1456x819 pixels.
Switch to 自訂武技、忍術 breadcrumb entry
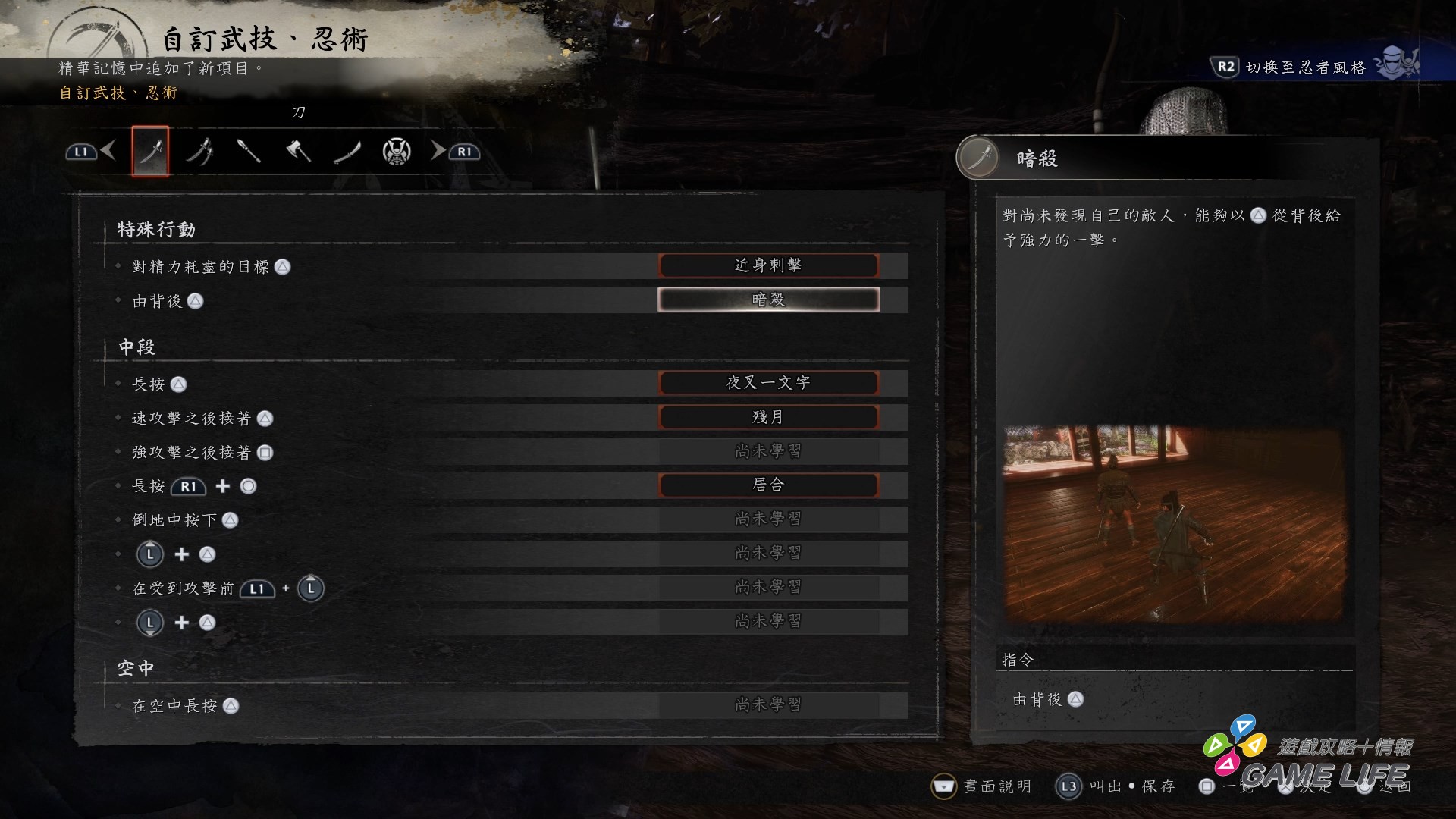116,97
